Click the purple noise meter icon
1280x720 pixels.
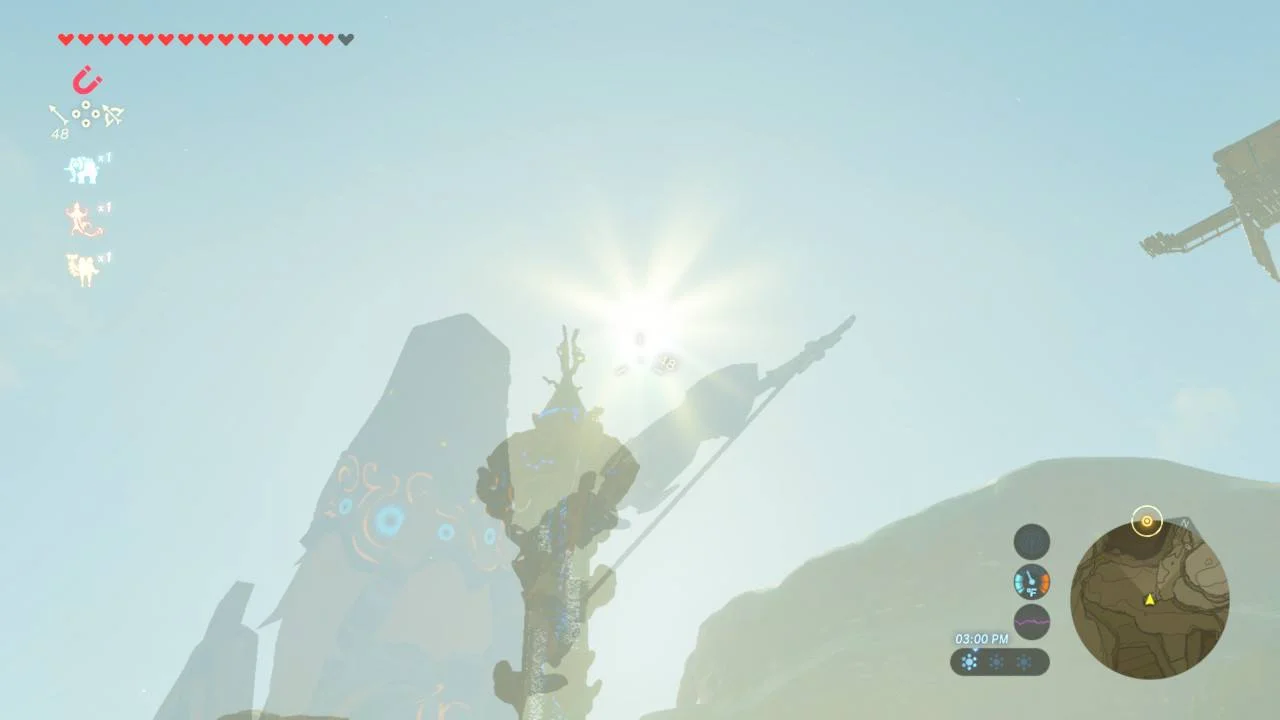(1030, 622)
